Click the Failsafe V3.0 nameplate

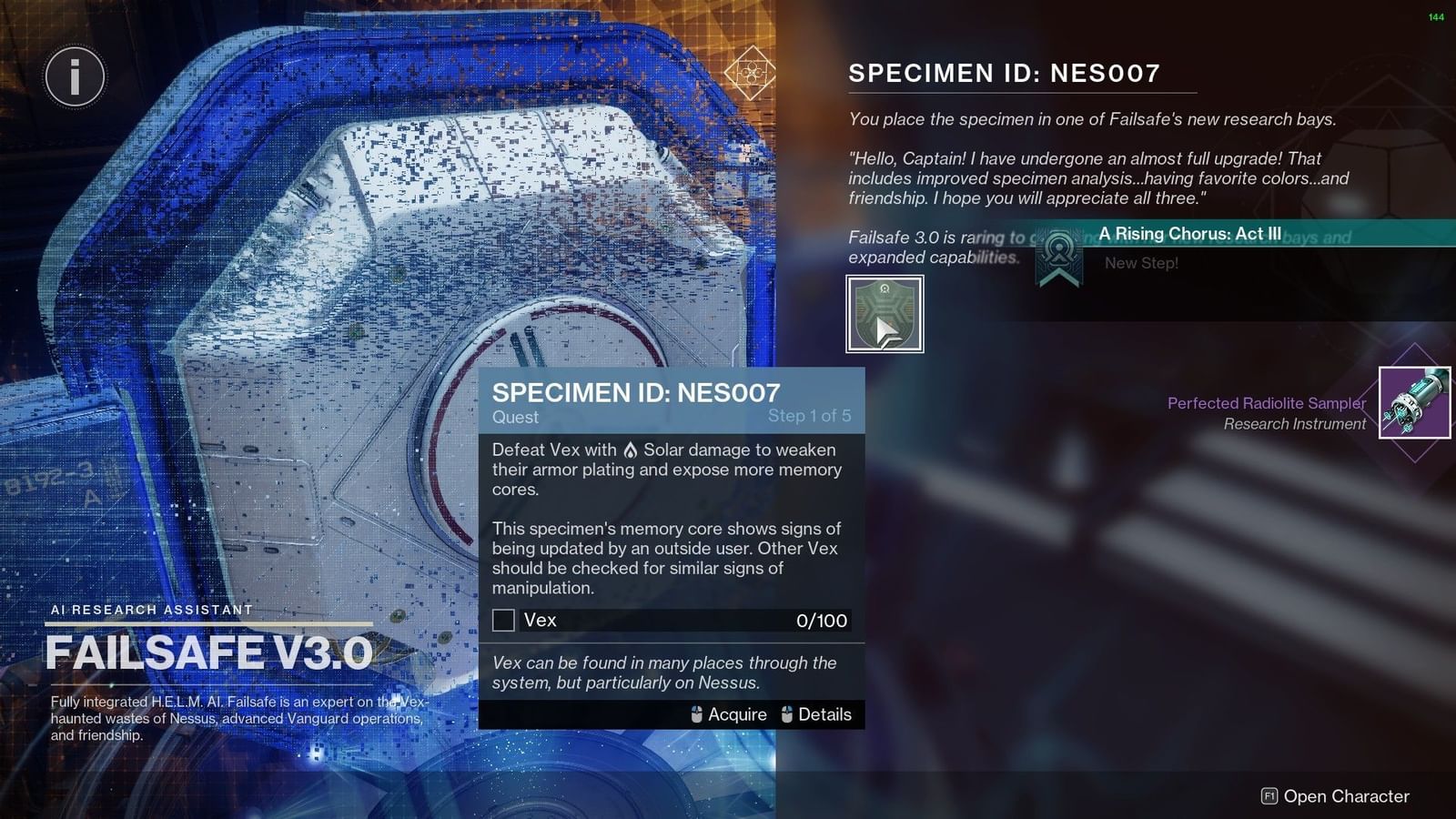click(x=209, y=651)
